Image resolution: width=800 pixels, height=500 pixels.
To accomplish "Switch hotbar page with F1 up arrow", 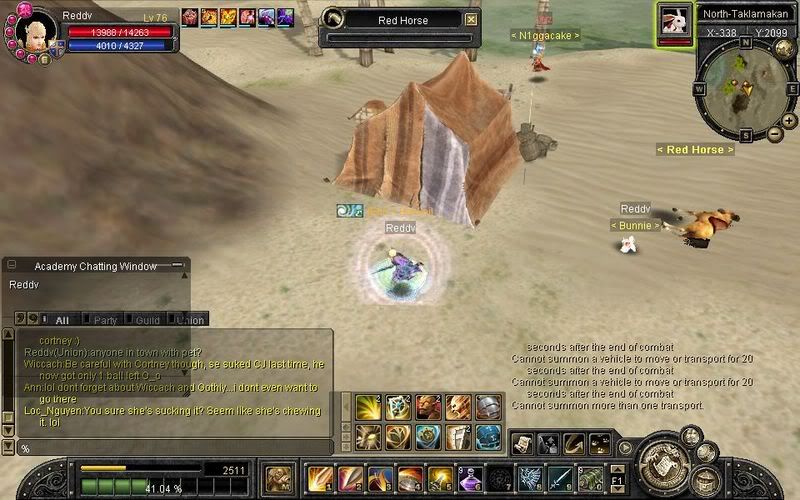I will 619,470.
